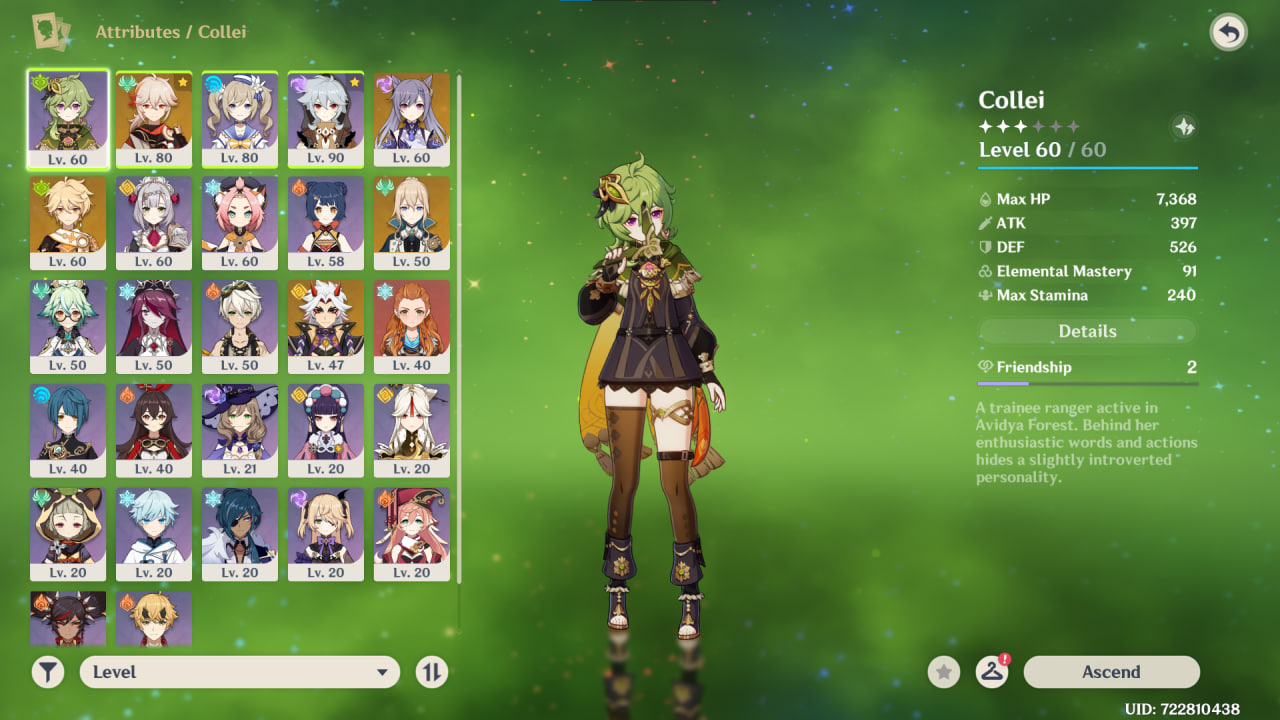Click the four-point star icon beside Collei's rarity
Viewport: 1280px width, 720px height.
tap(1184, 127)
